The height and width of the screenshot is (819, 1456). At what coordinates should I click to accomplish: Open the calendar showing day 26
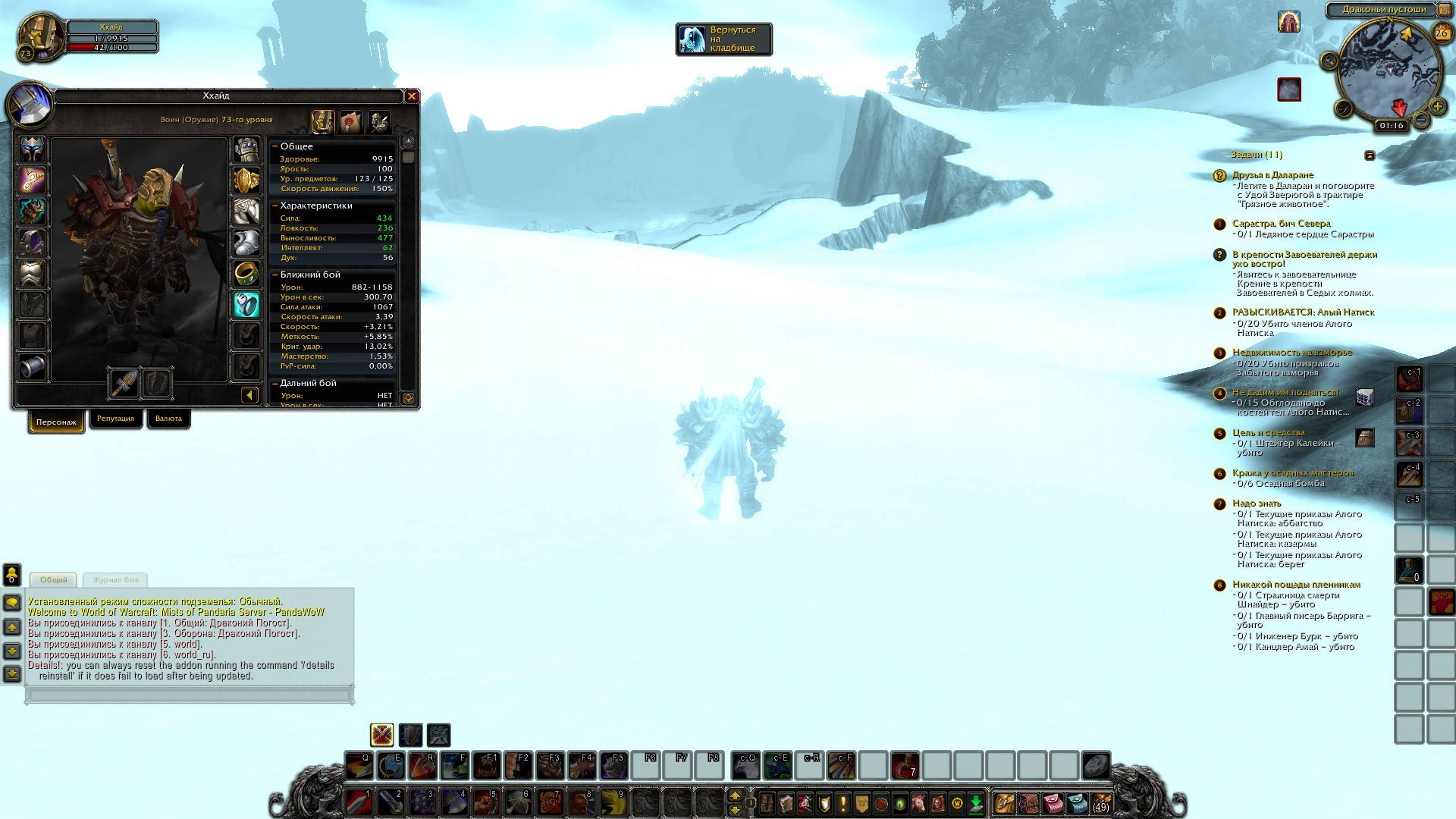1442,33
